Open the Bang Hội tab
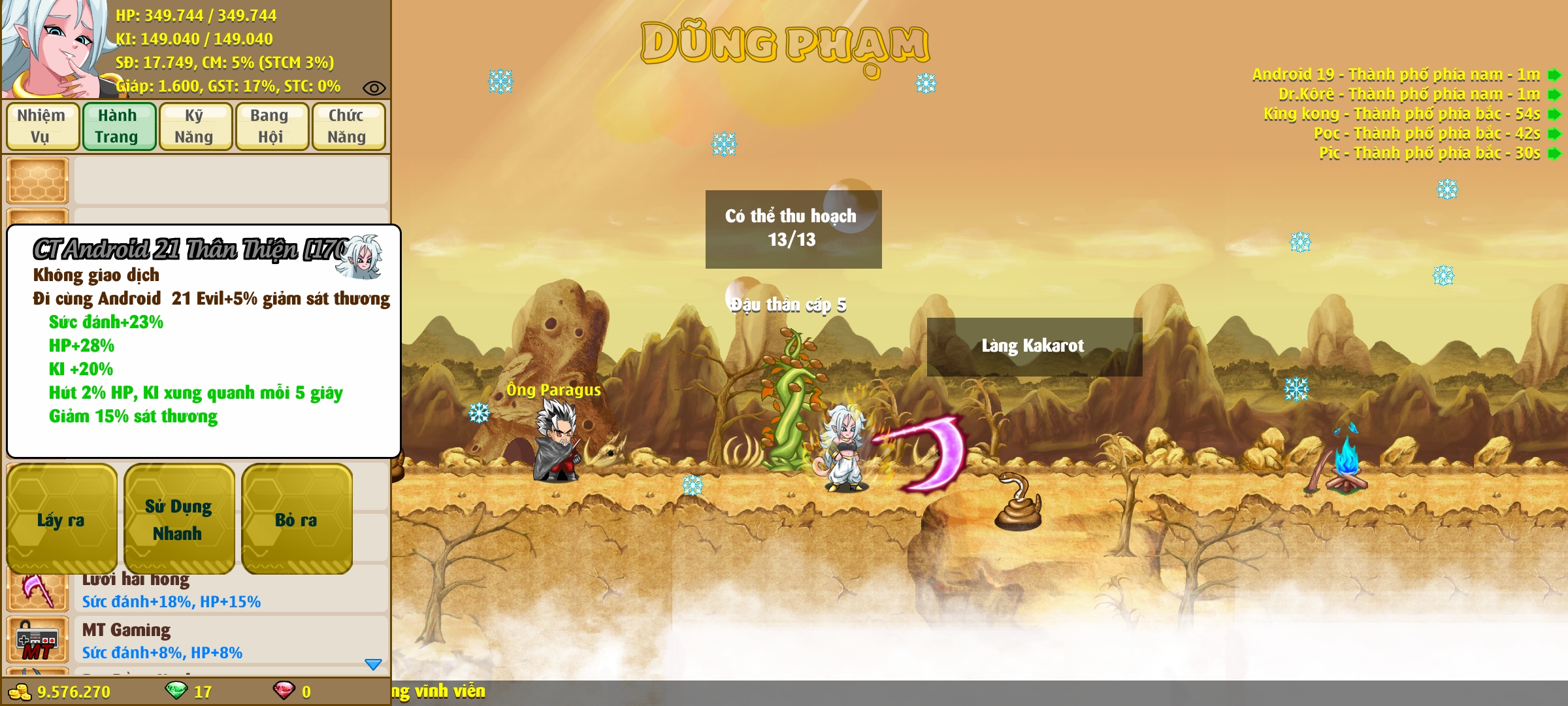1568x706 pixels. click(271, 126)
